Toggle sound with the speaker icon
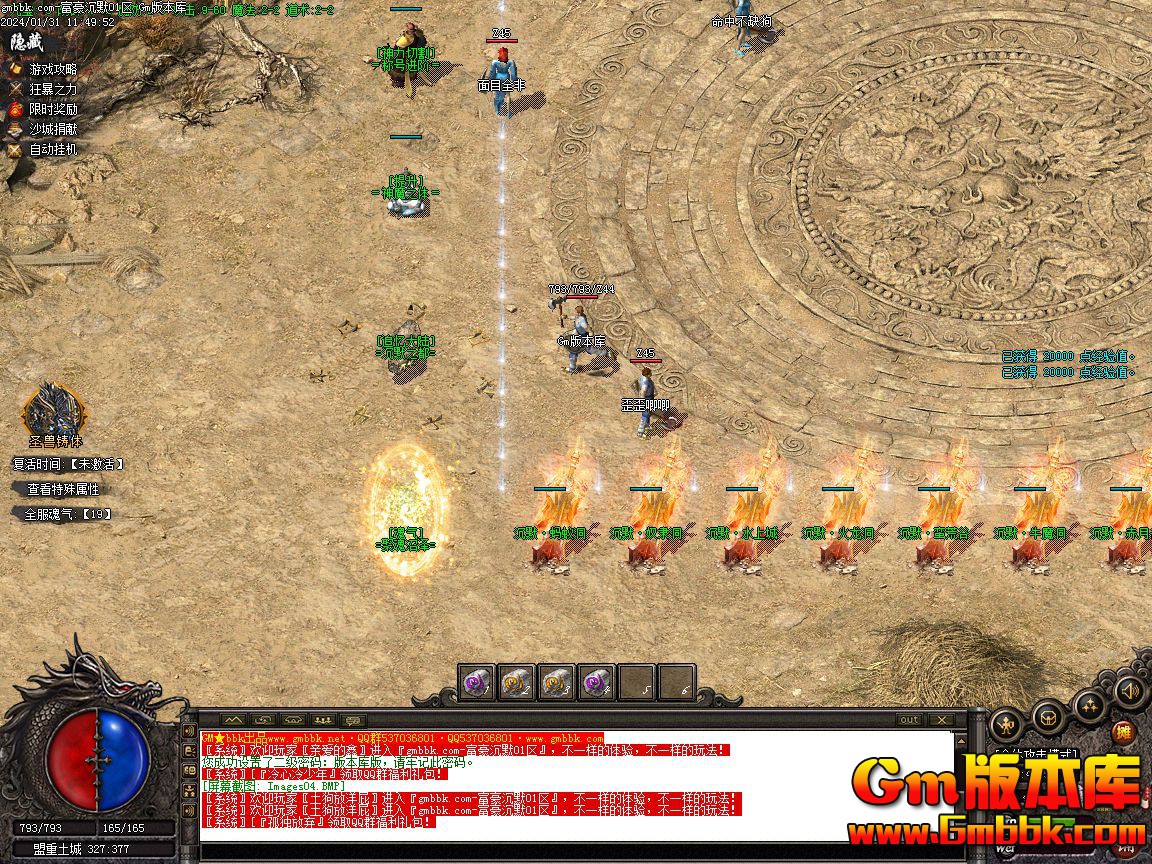The image size is (1152, 864). click(x=1130, y=690)
